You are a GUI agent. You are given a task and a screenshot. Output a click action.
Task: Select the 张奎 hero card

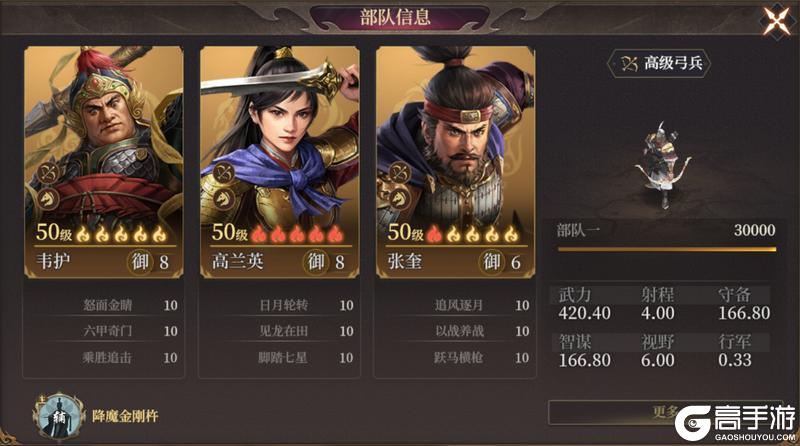pyautogui.click(x=455, y=150)
